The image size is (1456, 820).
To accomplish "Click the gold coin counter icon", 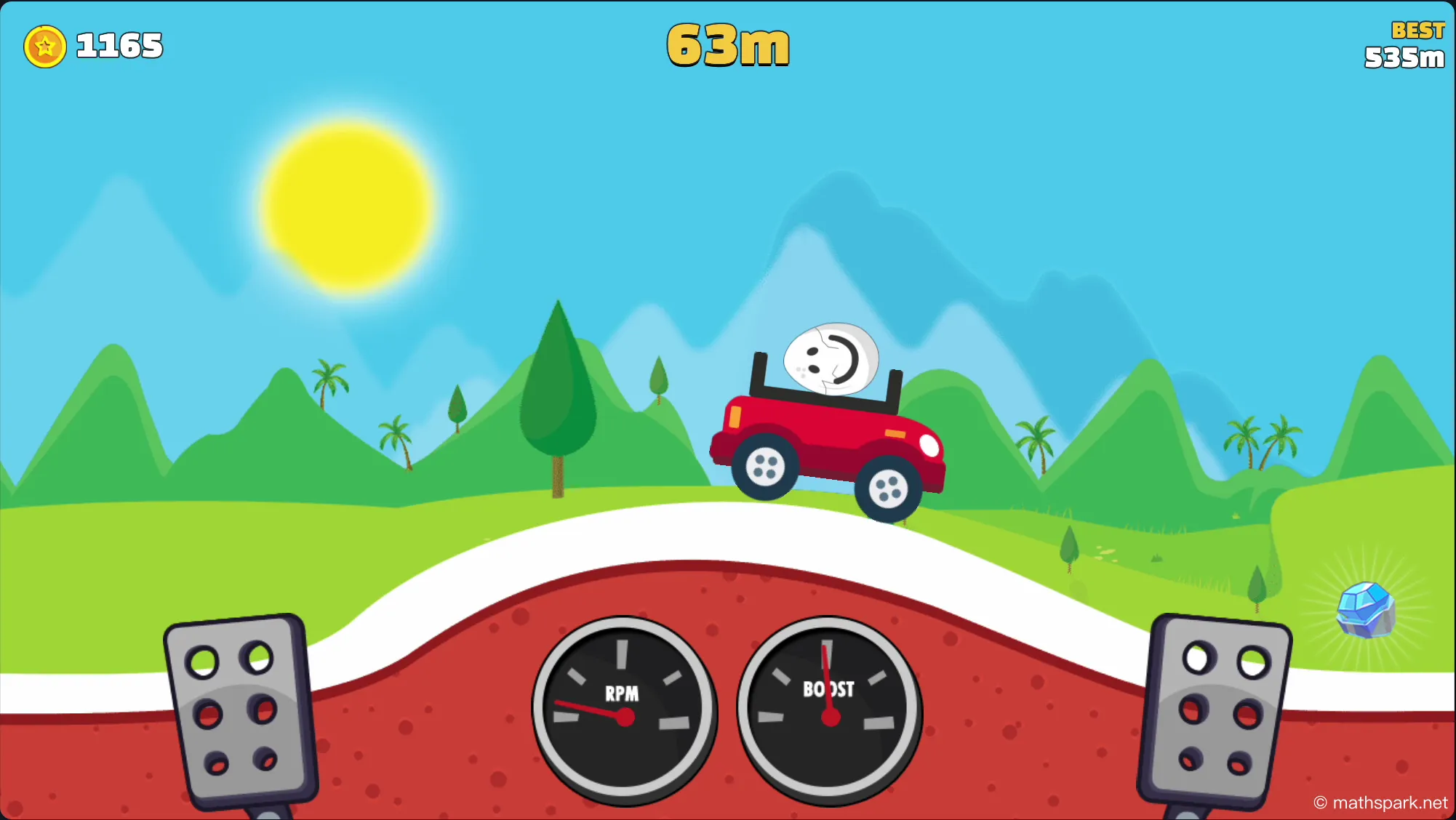I will click(x=45, y=46).
